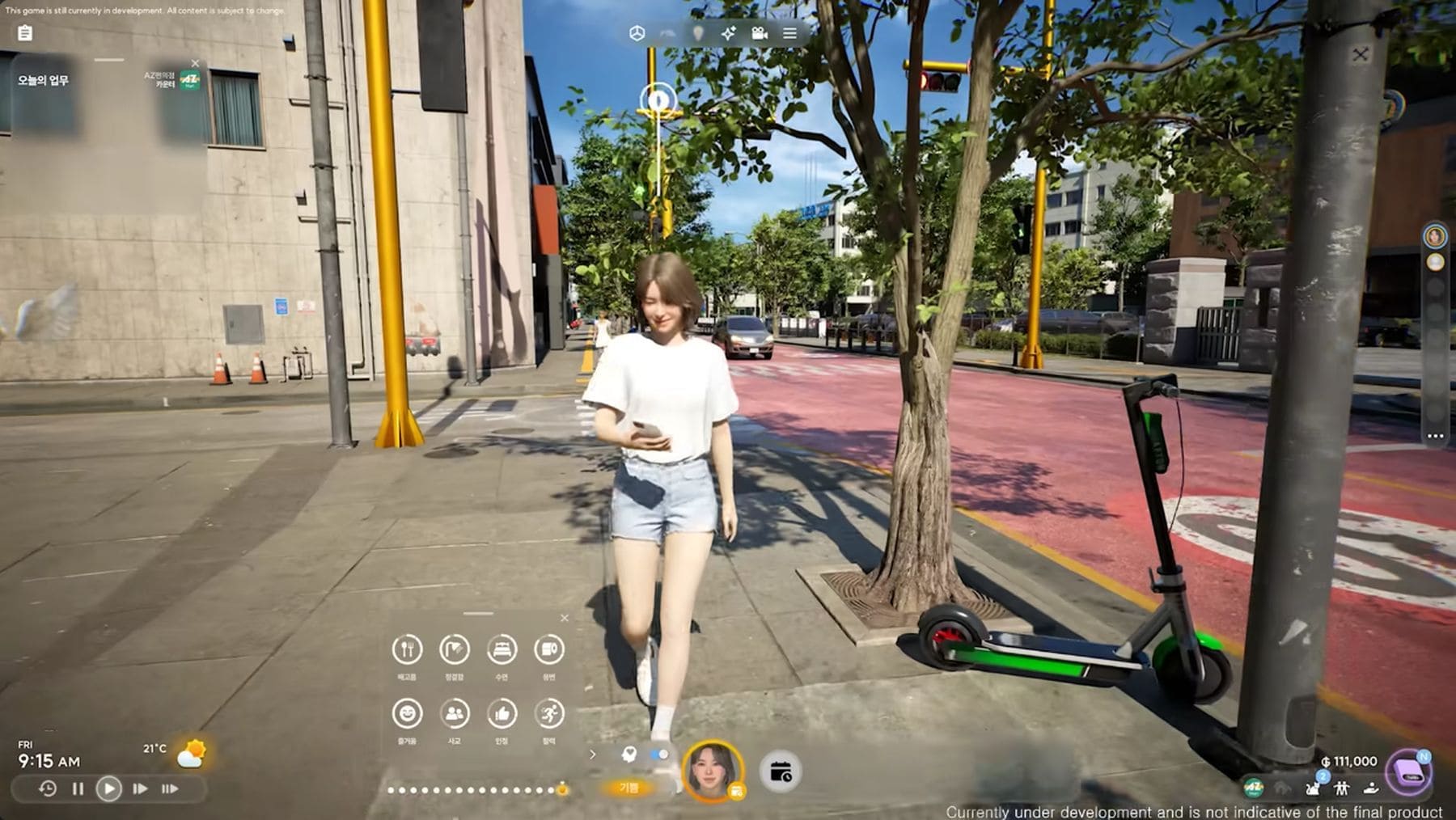Screen dimensions: 1456x820
Task: Pause the game time
Action: click(x=78, y=788)
